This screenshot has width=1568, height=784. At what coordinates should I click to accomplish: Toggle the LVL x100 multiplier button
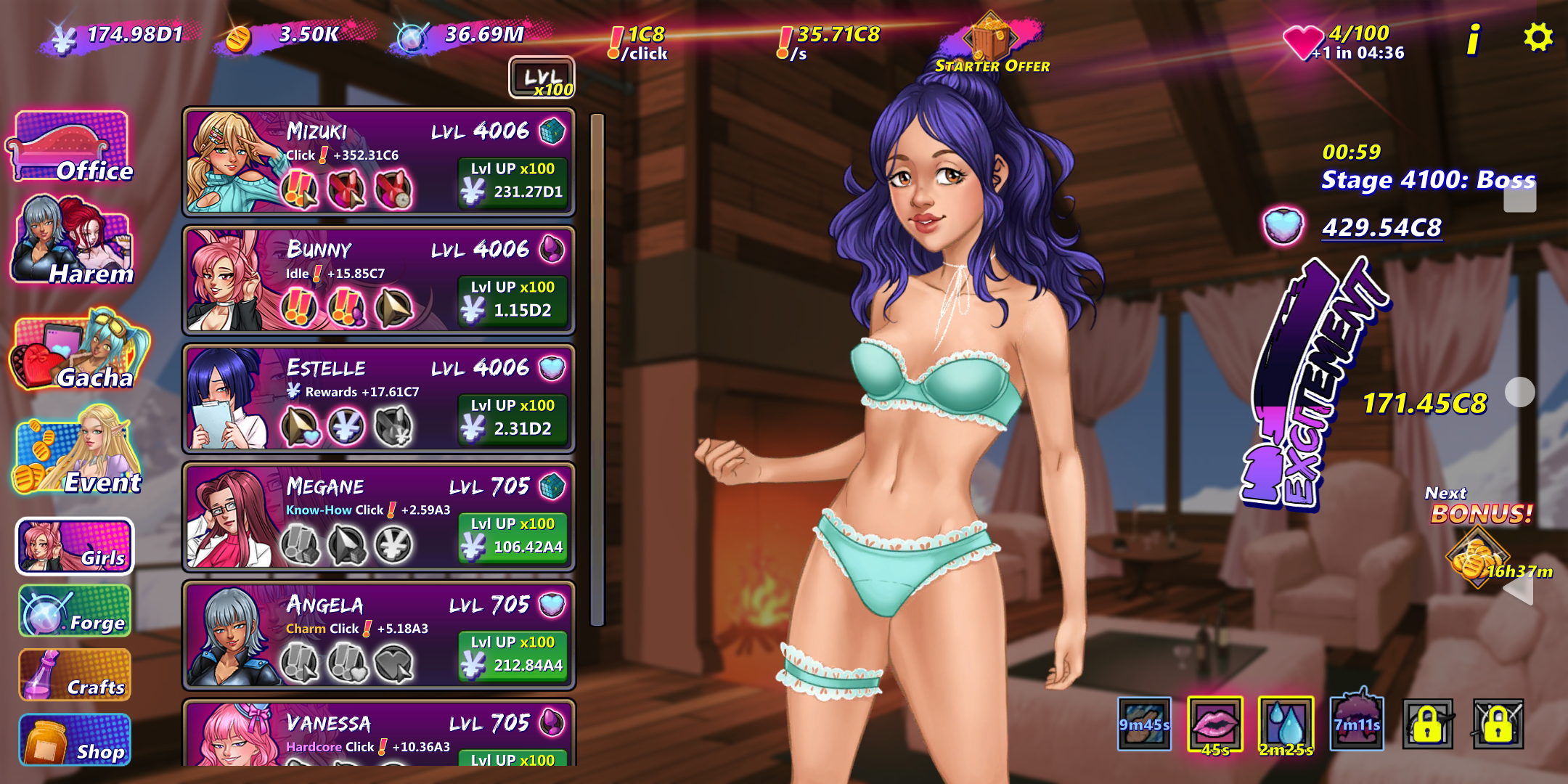point(542,78)
